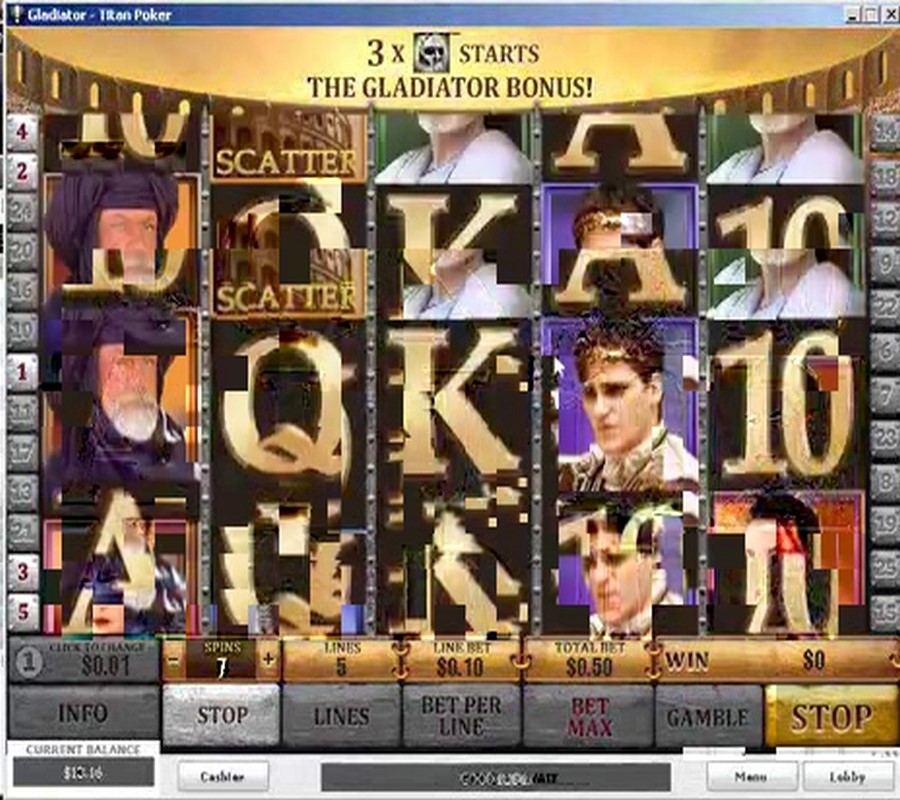Decrease spins with the minus button
This screenshot has width=900, height=800.
click(x=174, y=660)
